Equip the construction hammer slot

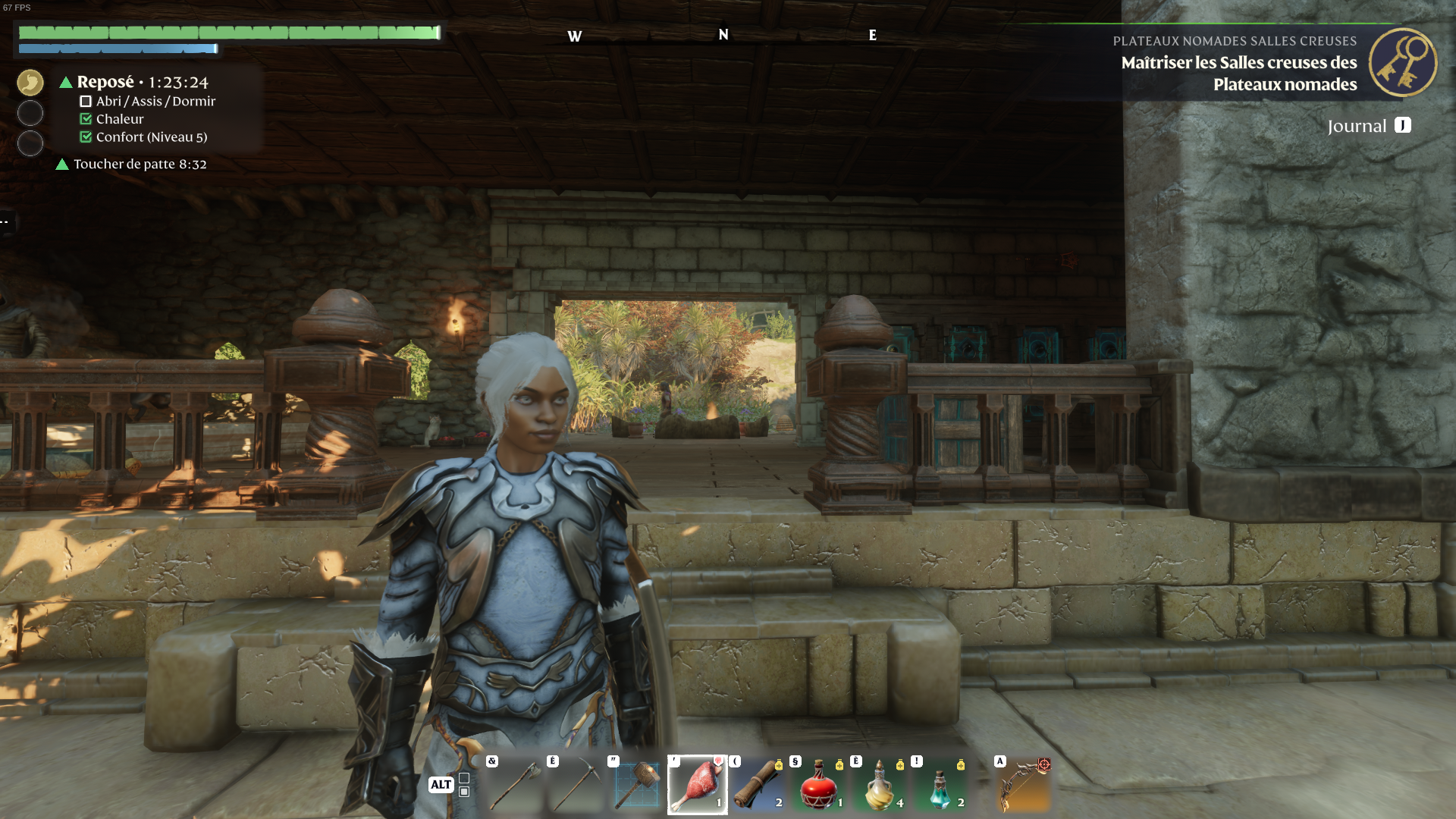[636, 785]
